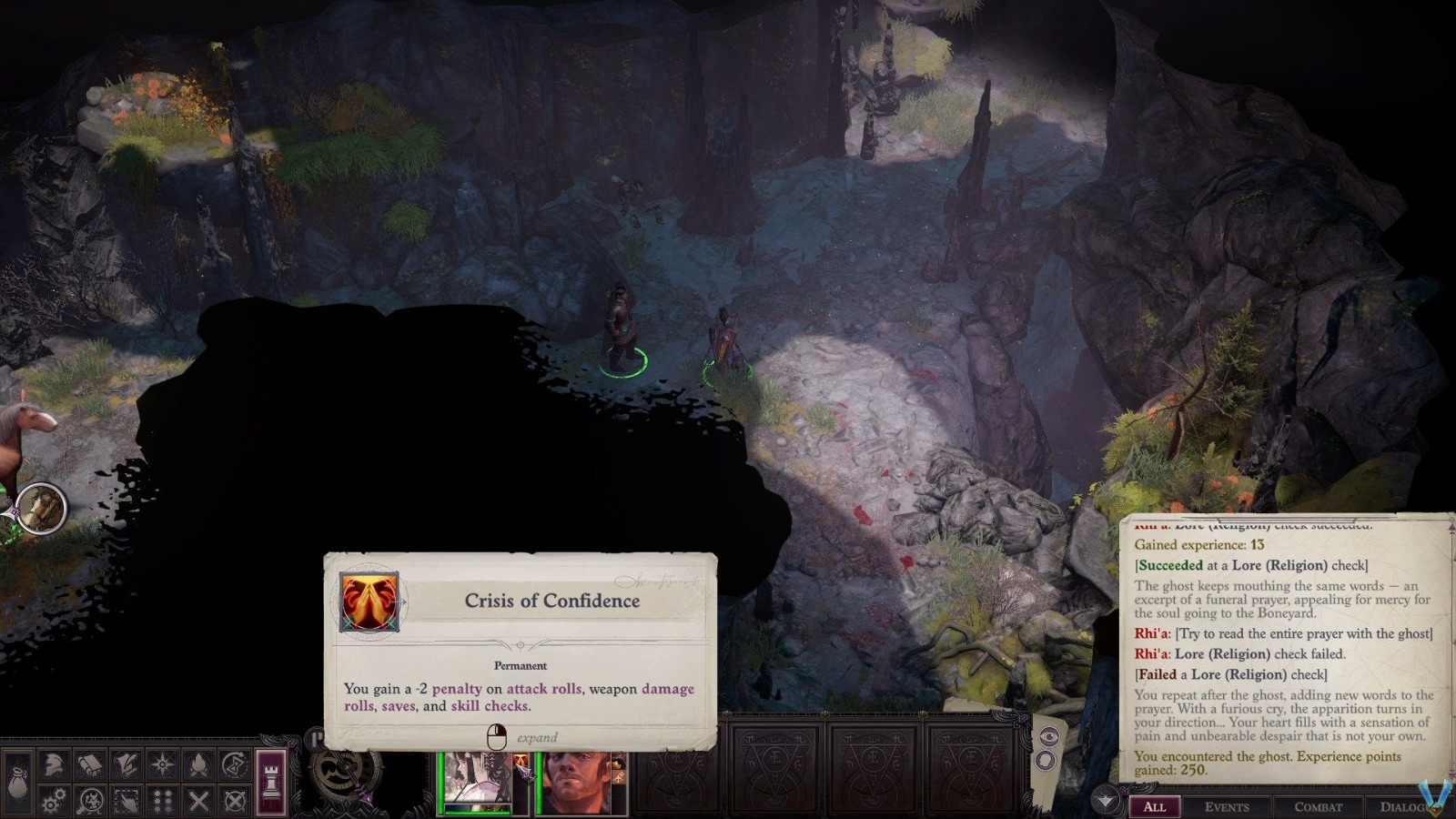
Task: Collapse the combat log with the down arrow
Action: pos(1105,798)
